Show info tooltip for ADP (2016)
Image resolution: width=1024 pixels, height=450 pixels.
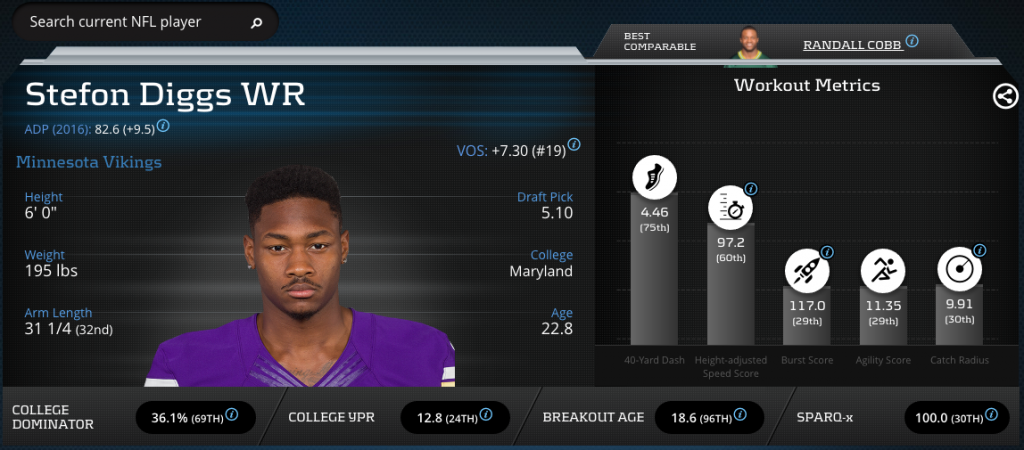click(163, 127)
